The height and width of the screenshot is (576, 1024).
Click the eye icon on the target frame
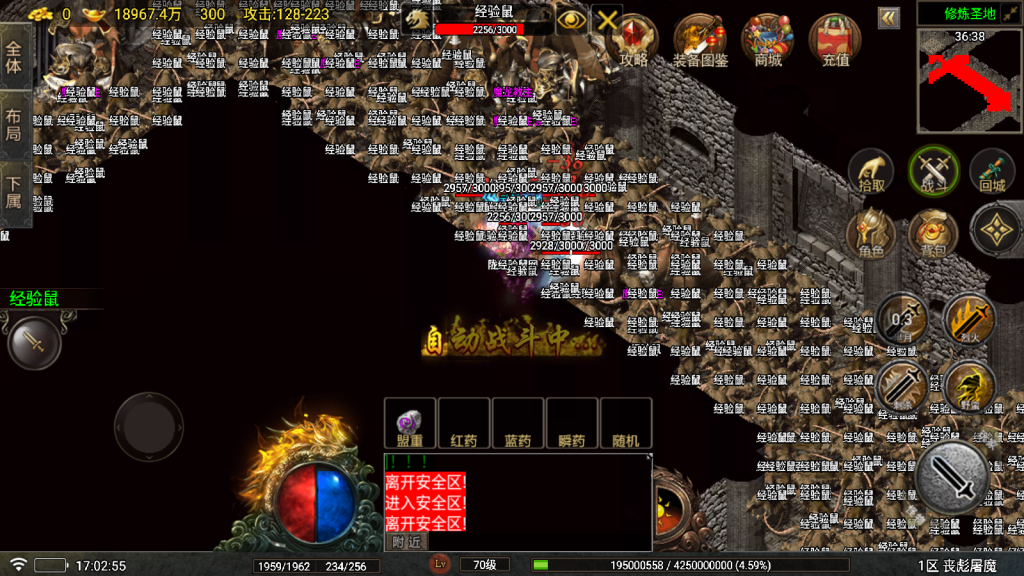coord(571,20)
